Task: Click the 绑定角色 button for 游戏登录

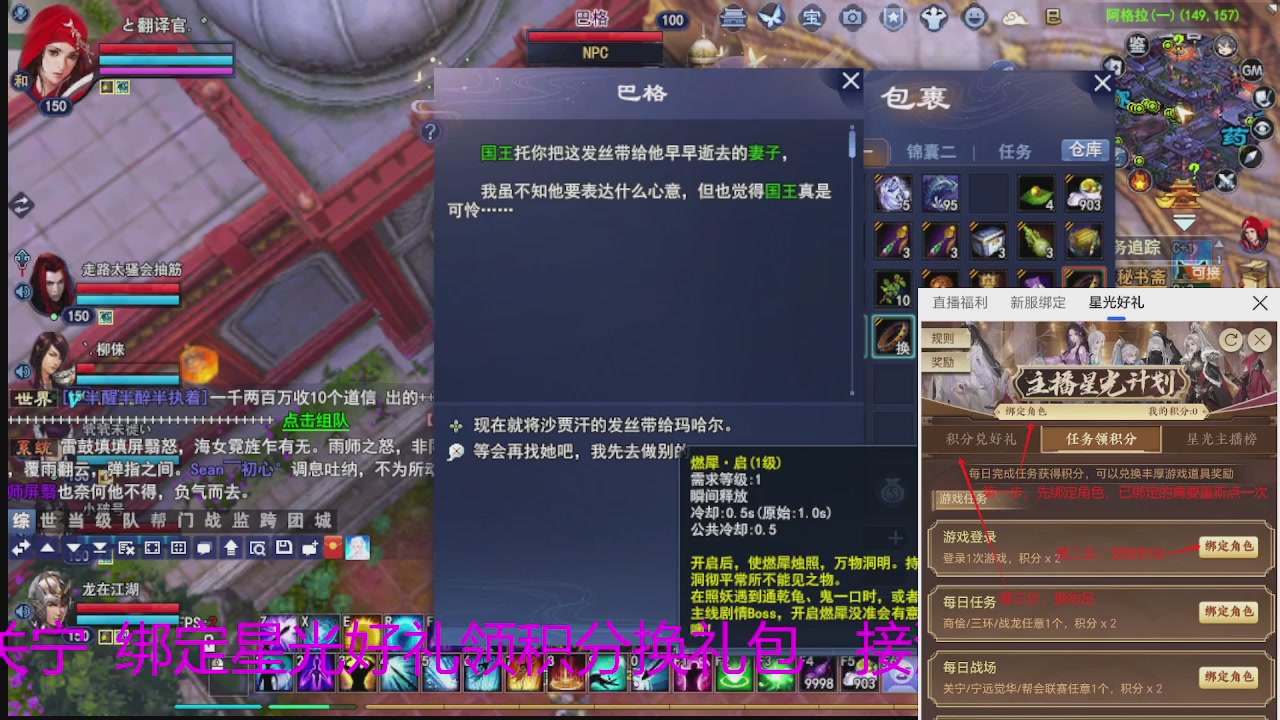Action: click(1229, 548)
